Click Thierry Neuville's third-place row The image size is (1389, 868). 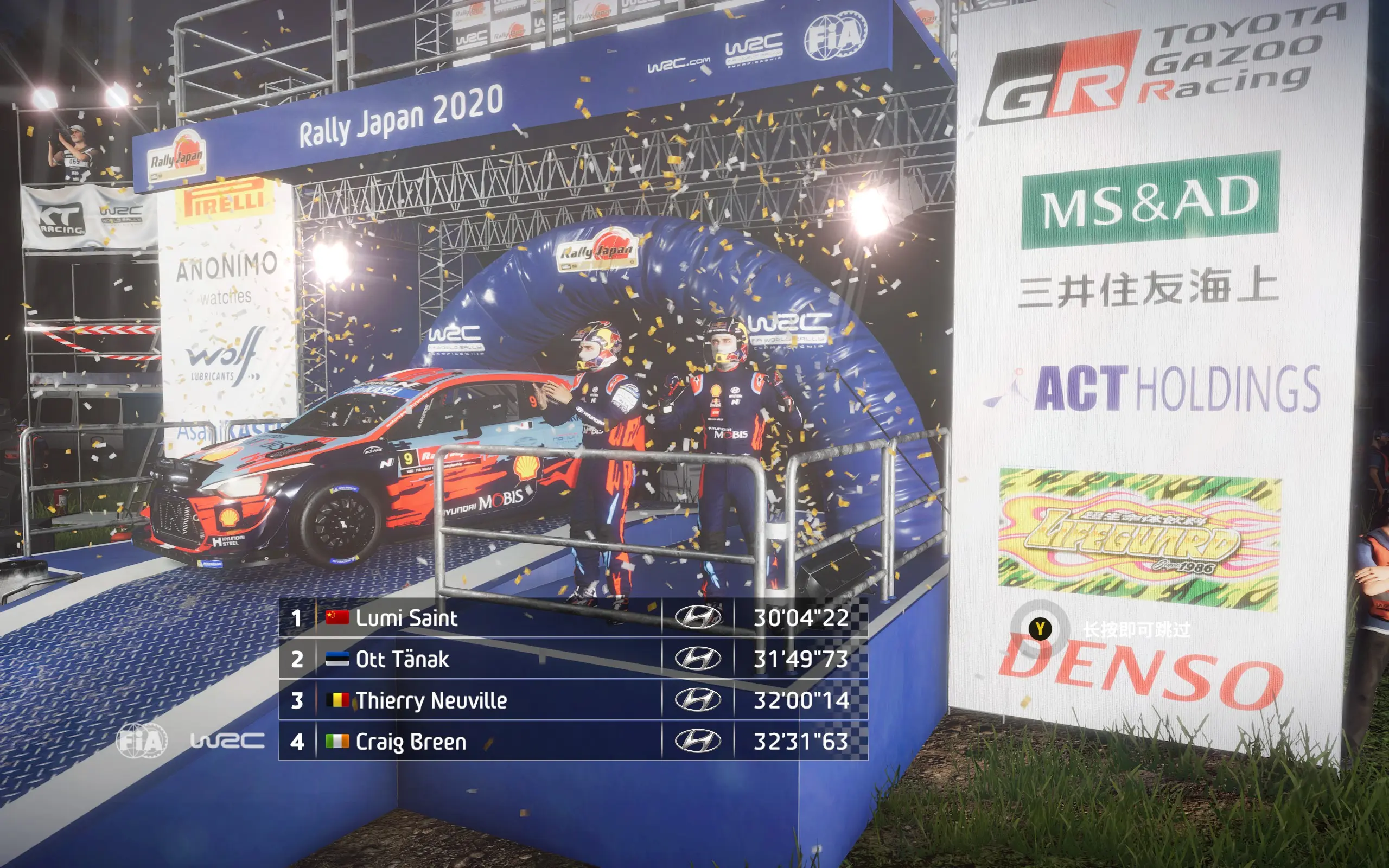[573, 700]
